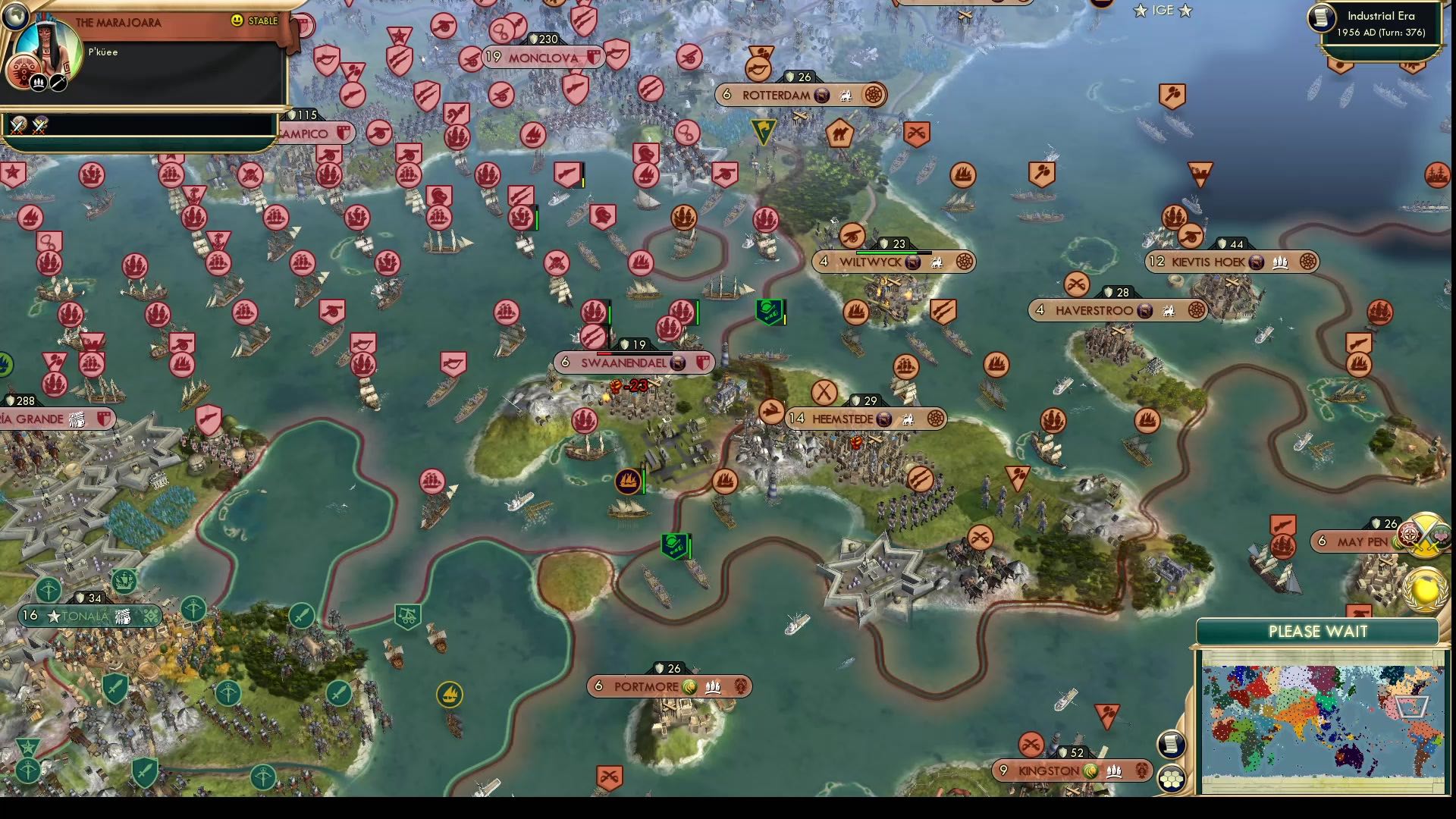Click the globe icon in the top-left corner
This screenshot has height=819, width=1456.
17,17
